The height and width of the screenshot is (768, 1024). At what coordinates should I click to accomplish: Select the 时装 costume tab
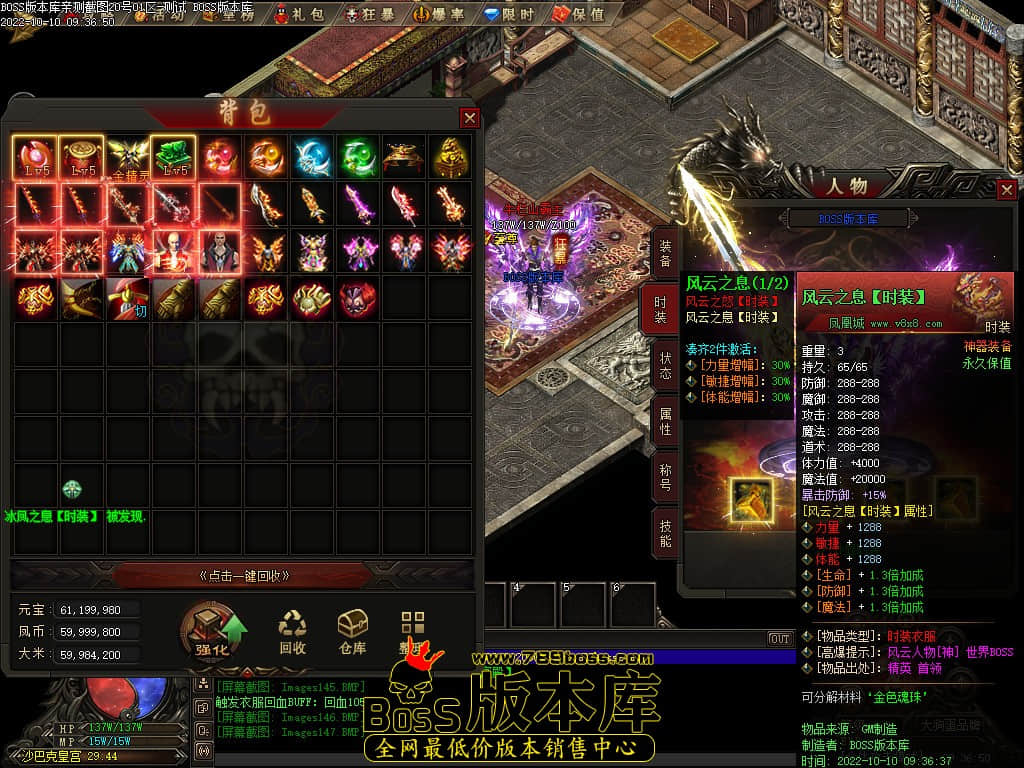[664, 309]
